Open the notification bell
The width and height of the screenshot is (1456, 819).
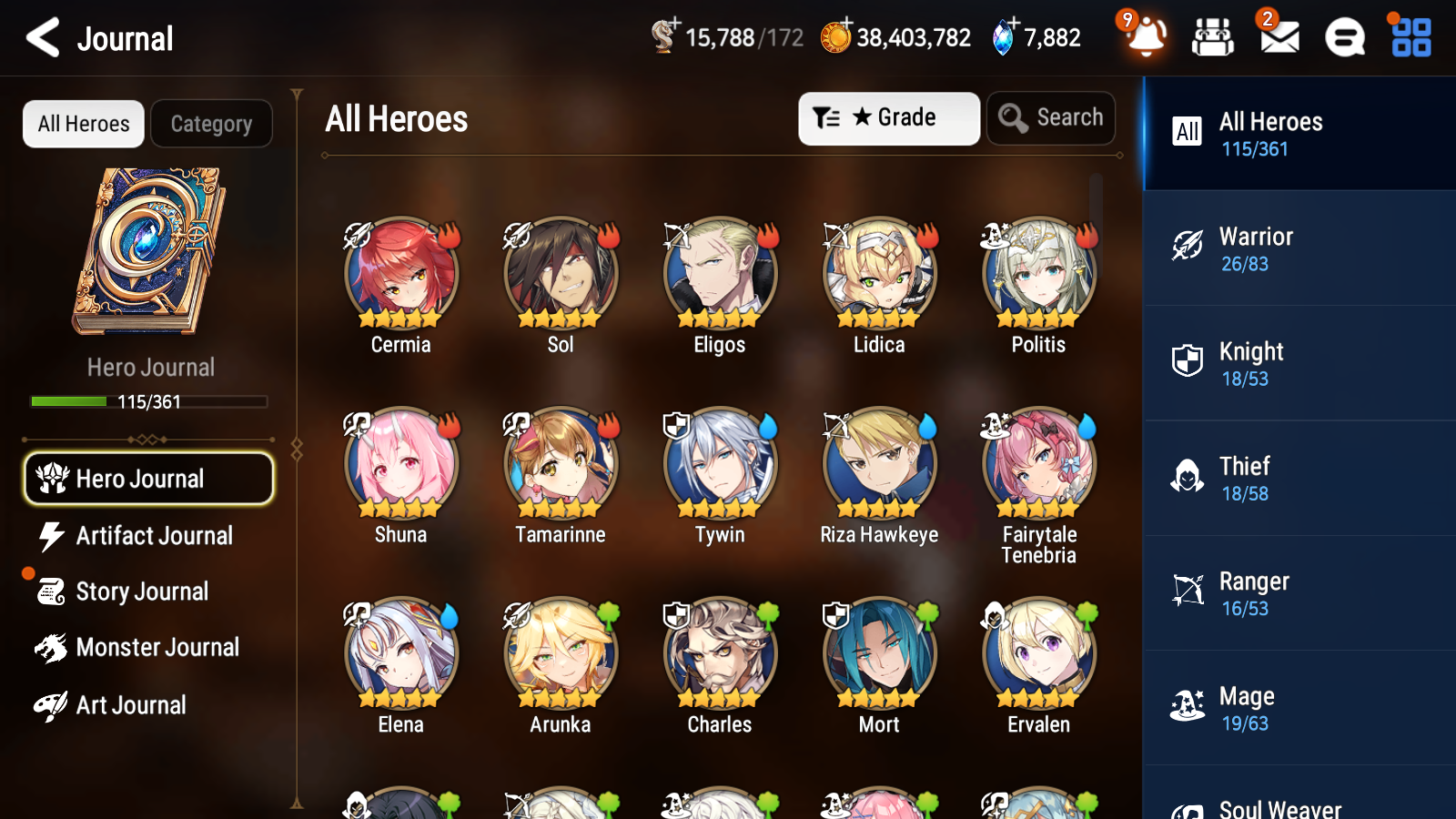click(x=1146, y=38)
